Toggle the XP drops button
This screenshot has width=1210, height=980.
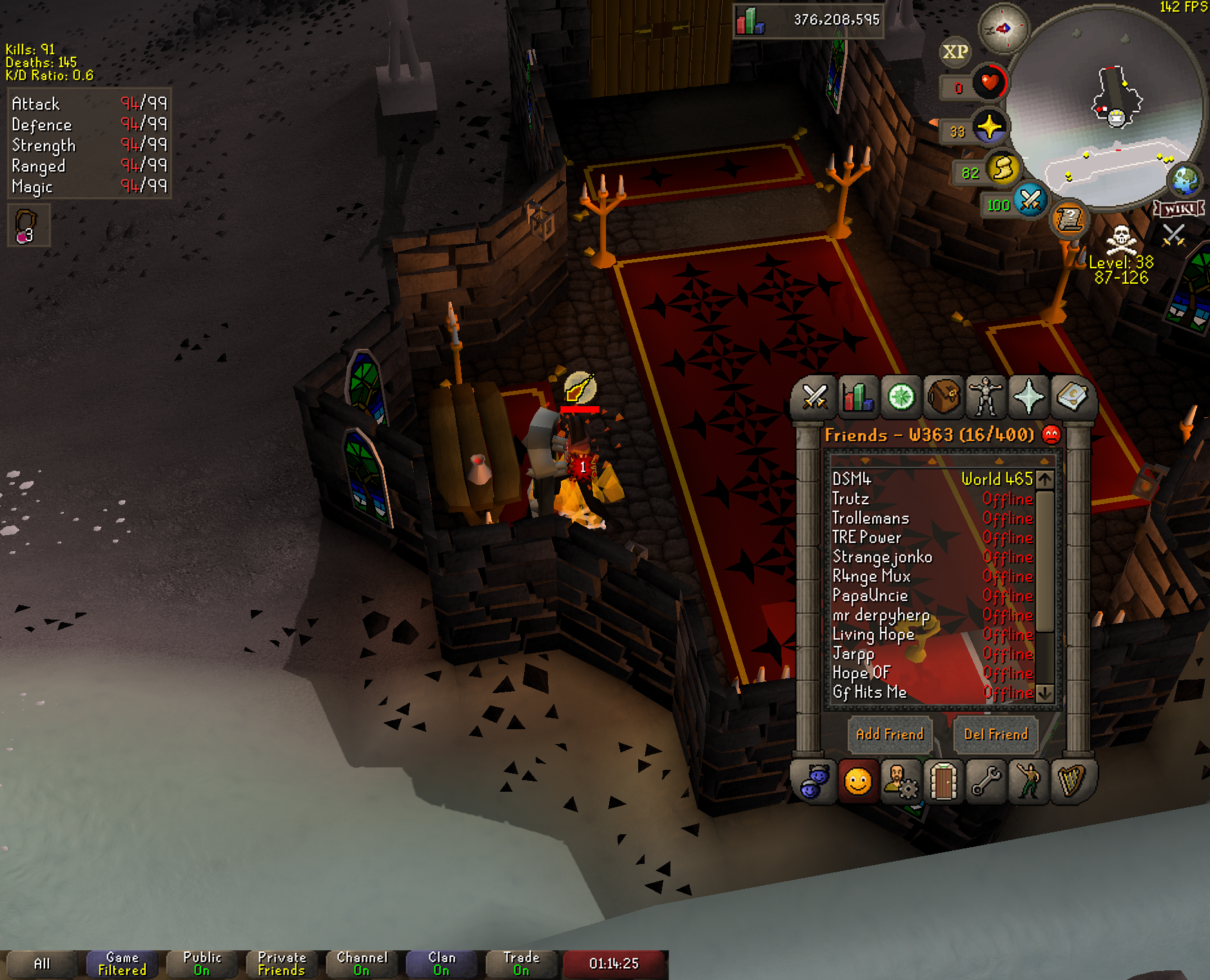coord(955,52)
